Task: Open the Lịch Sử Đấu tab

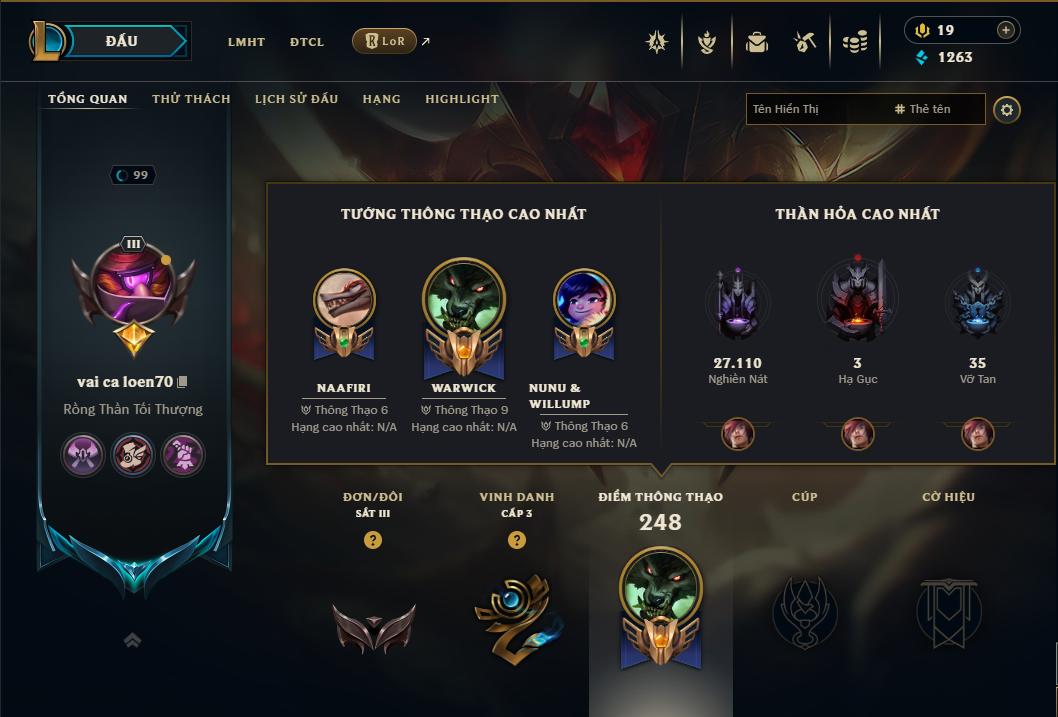Action: 296,99
